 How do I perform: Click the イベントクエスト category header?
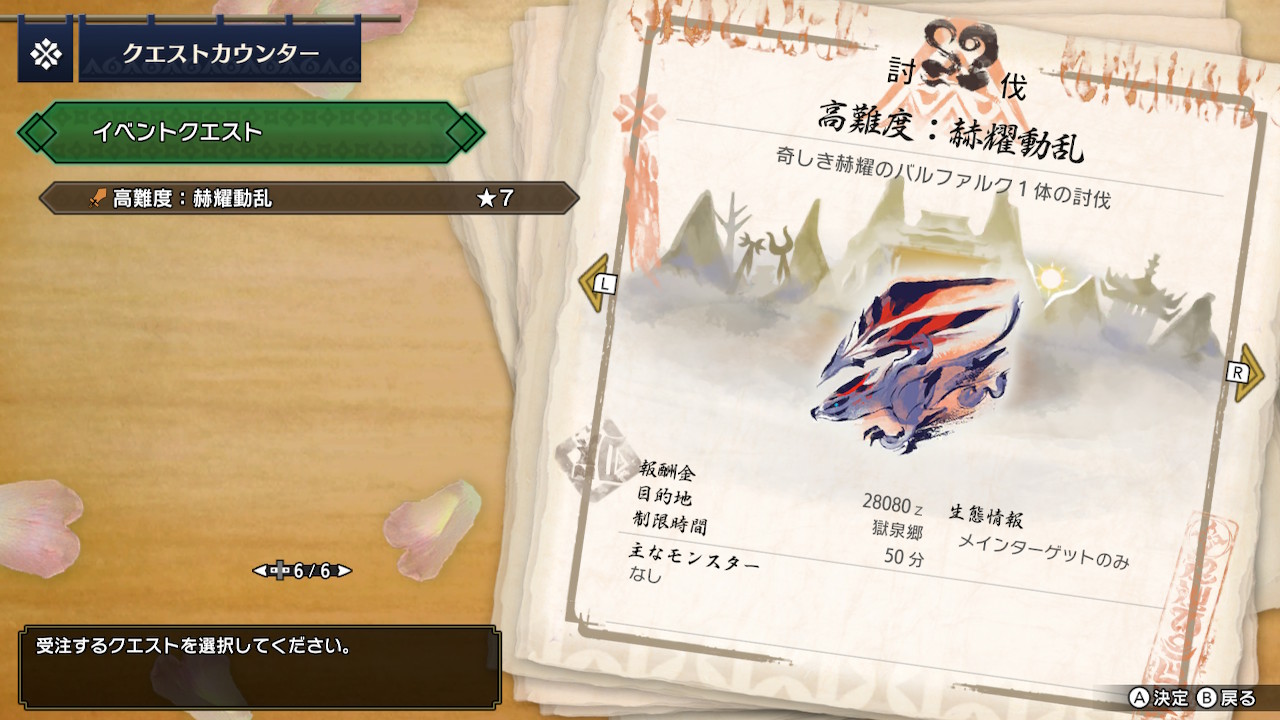click(x=250, y=132)
